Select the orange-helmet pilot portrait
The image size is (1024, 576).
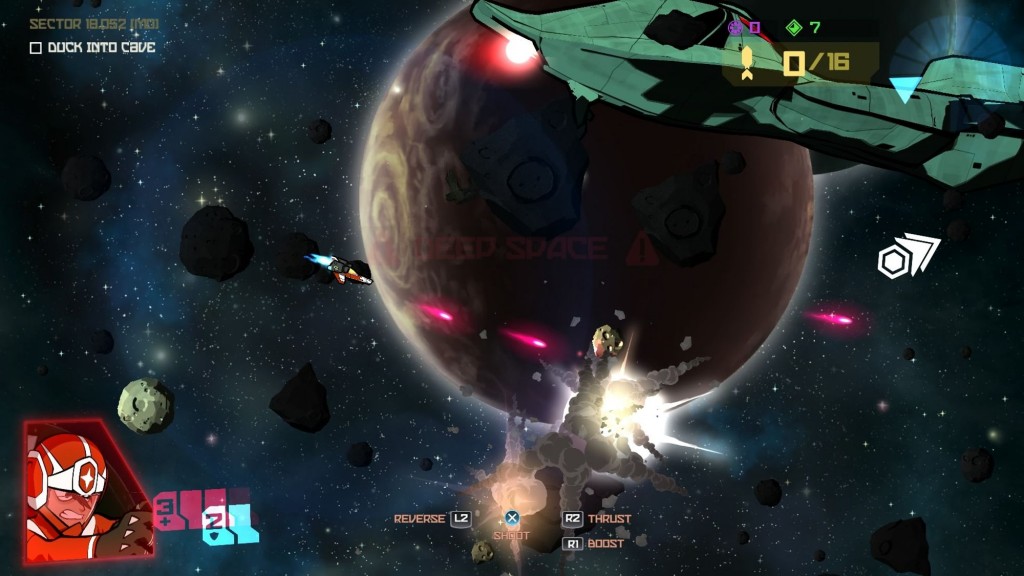click(86, 490)
